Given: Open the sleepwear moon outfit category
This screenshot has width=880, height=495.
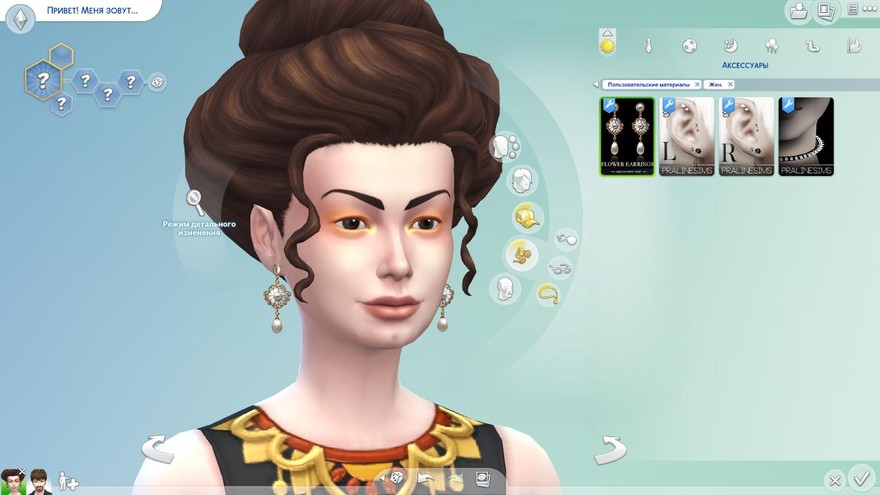Looking at the screenshot, I should click(730, 45).
